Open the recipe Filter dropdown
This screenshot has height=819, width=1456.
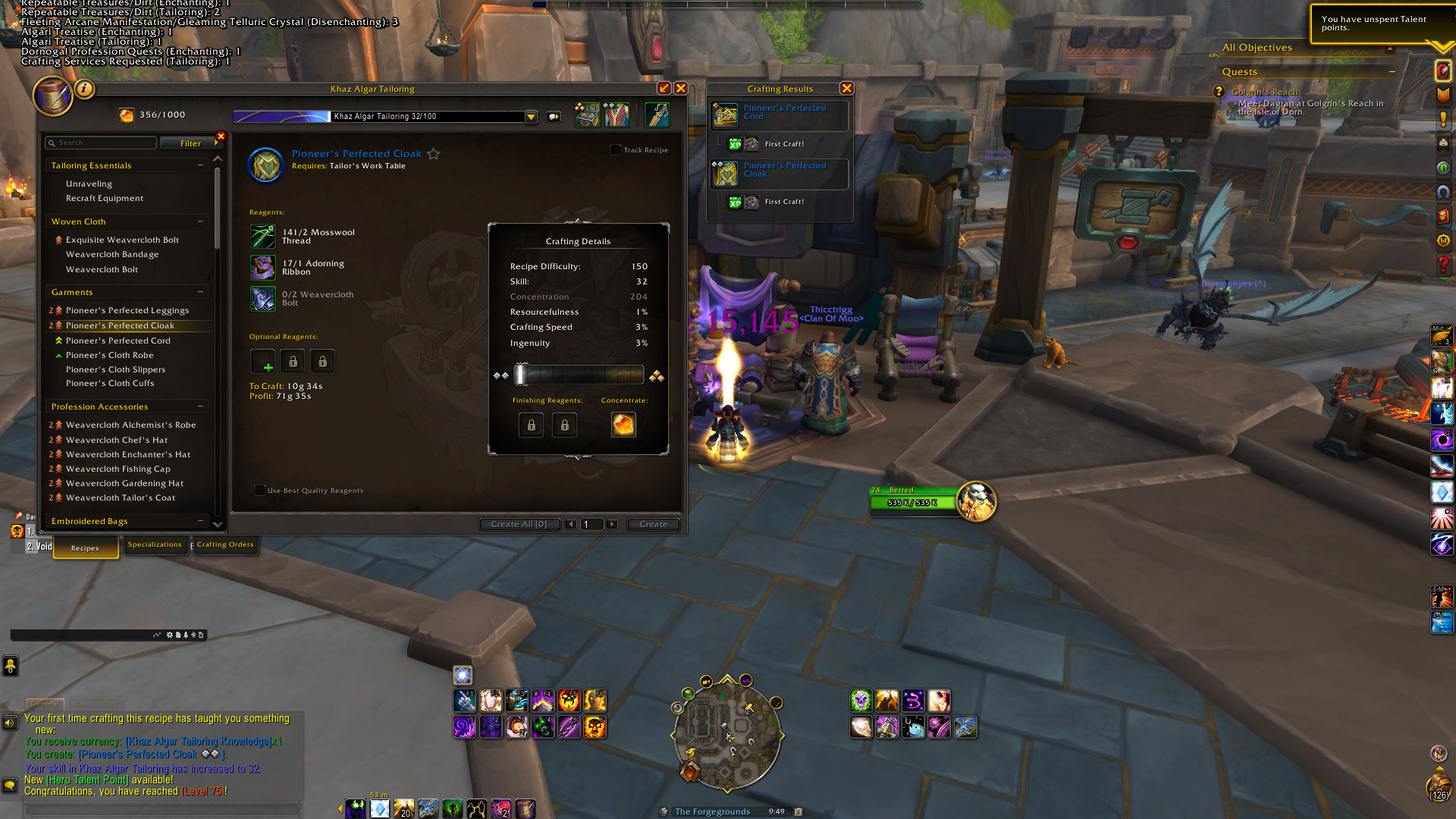(190, 143)
